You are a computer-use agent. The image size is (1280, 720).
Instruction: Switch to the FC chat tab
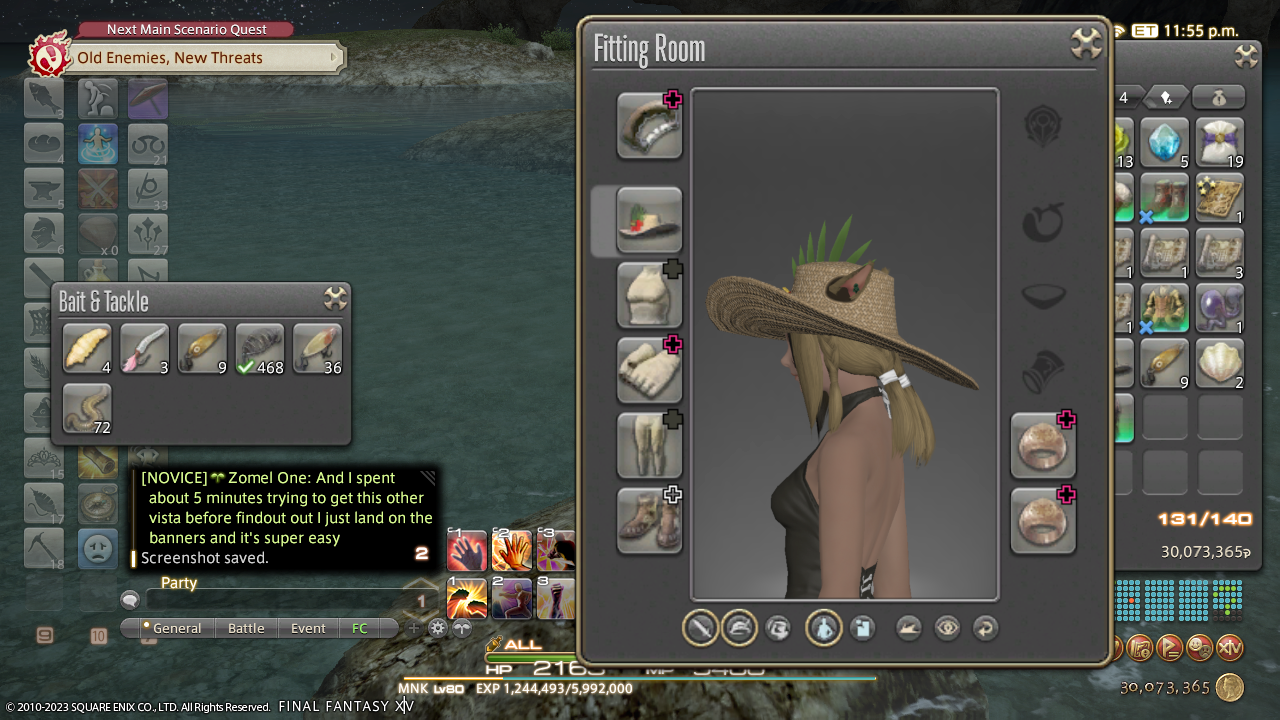pyautogui.click(x=360, y=628)
